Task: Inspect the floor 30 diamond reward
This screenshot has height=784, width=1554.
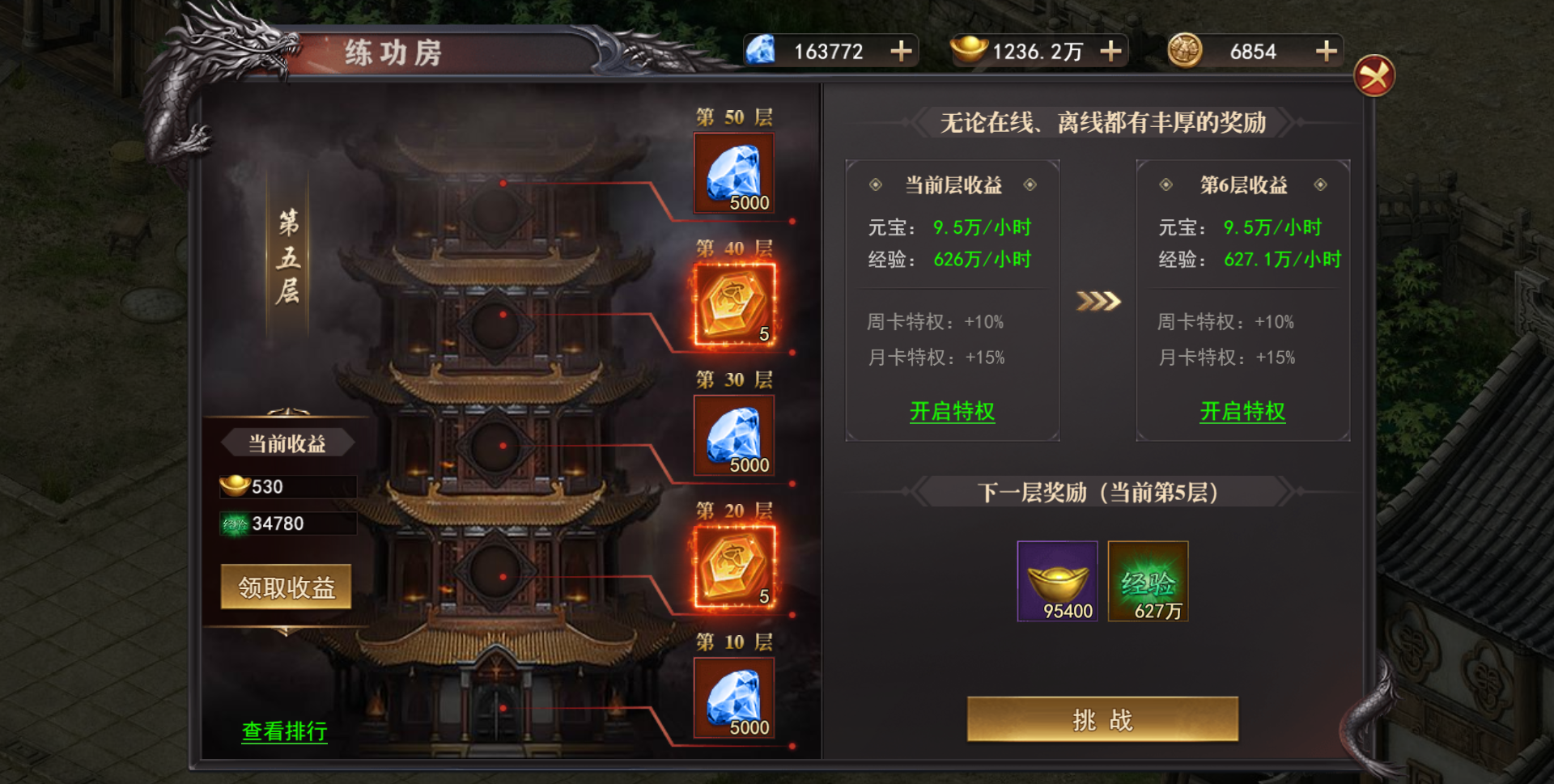Action: click(x=734, y=436)
